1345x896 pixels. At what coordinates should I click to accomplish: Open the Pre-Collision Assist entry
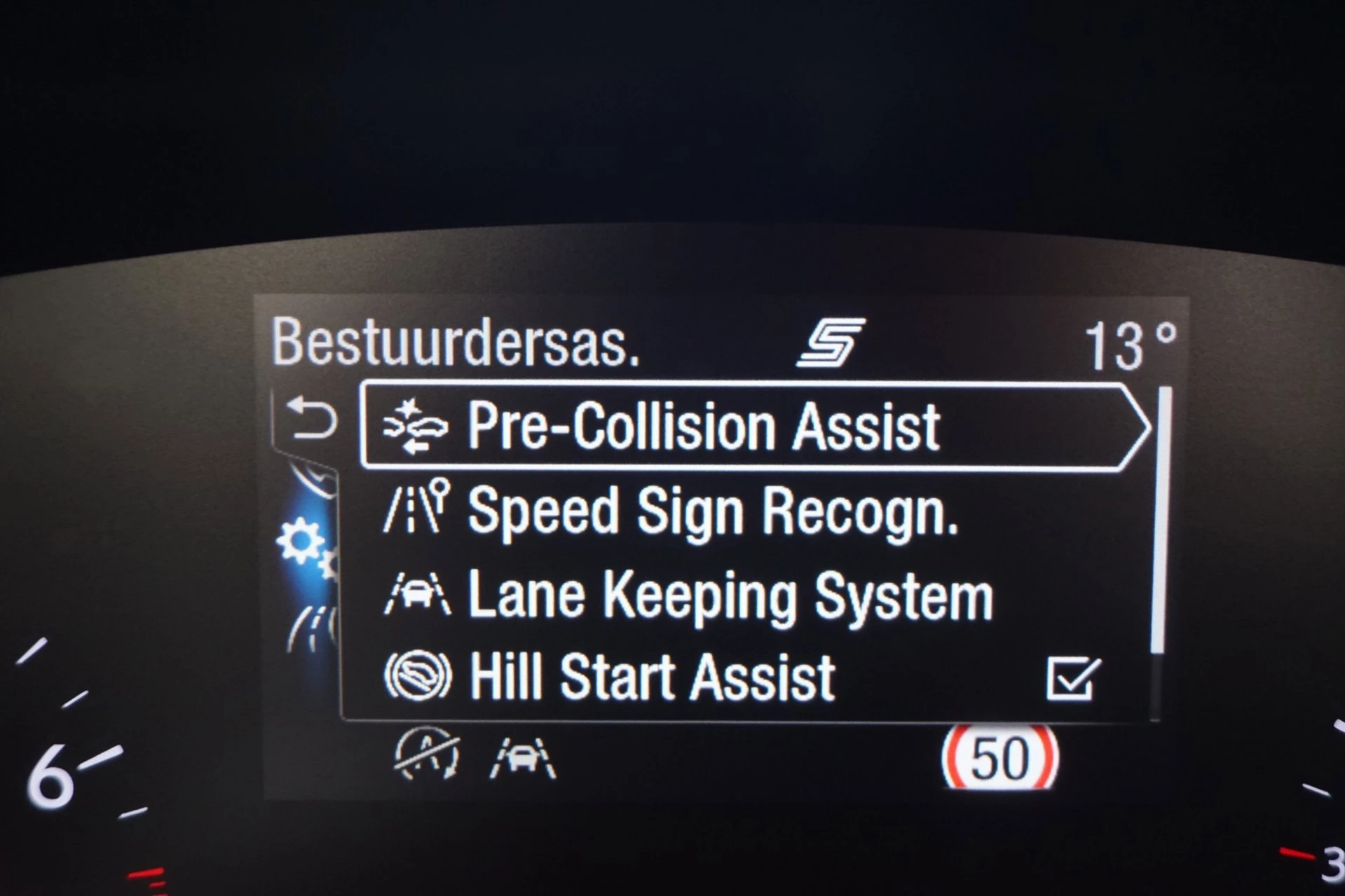[703, 426]
